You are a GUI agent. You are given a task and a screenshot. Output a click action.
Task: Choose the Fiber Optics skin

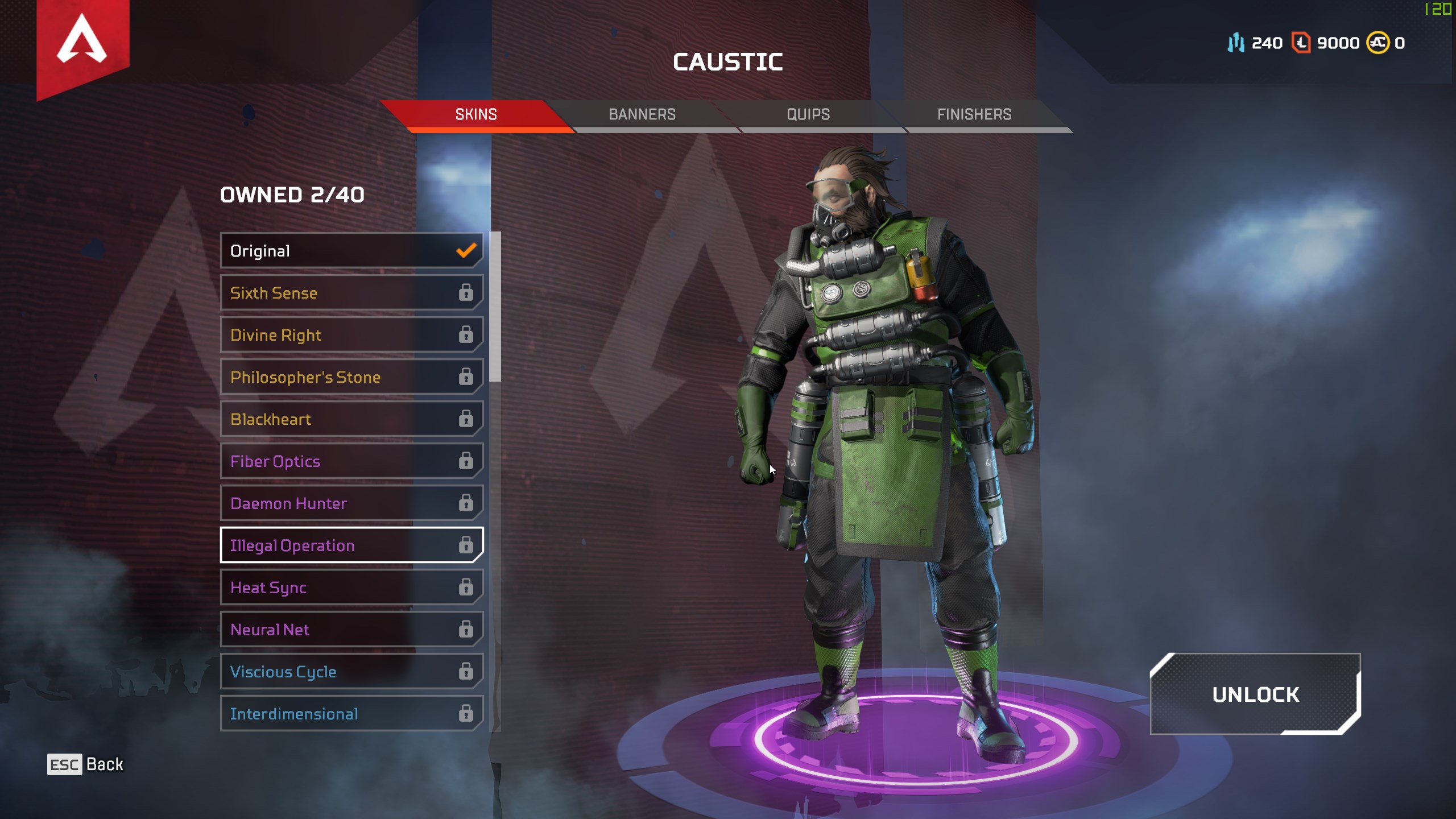click(x=351, y=461)
